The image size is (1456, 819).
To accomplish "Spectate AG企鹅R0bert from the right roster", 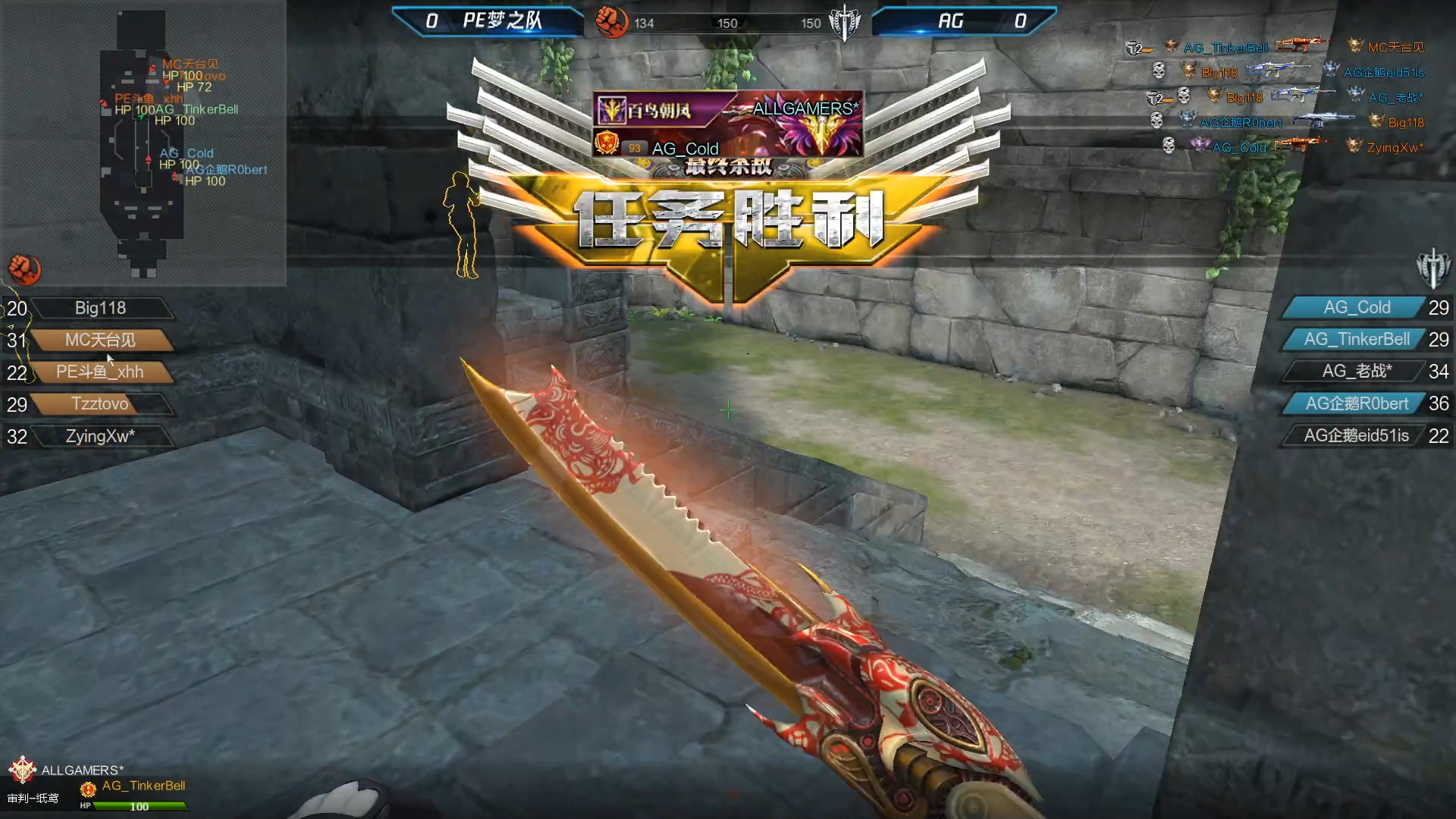I will 1356,403.
